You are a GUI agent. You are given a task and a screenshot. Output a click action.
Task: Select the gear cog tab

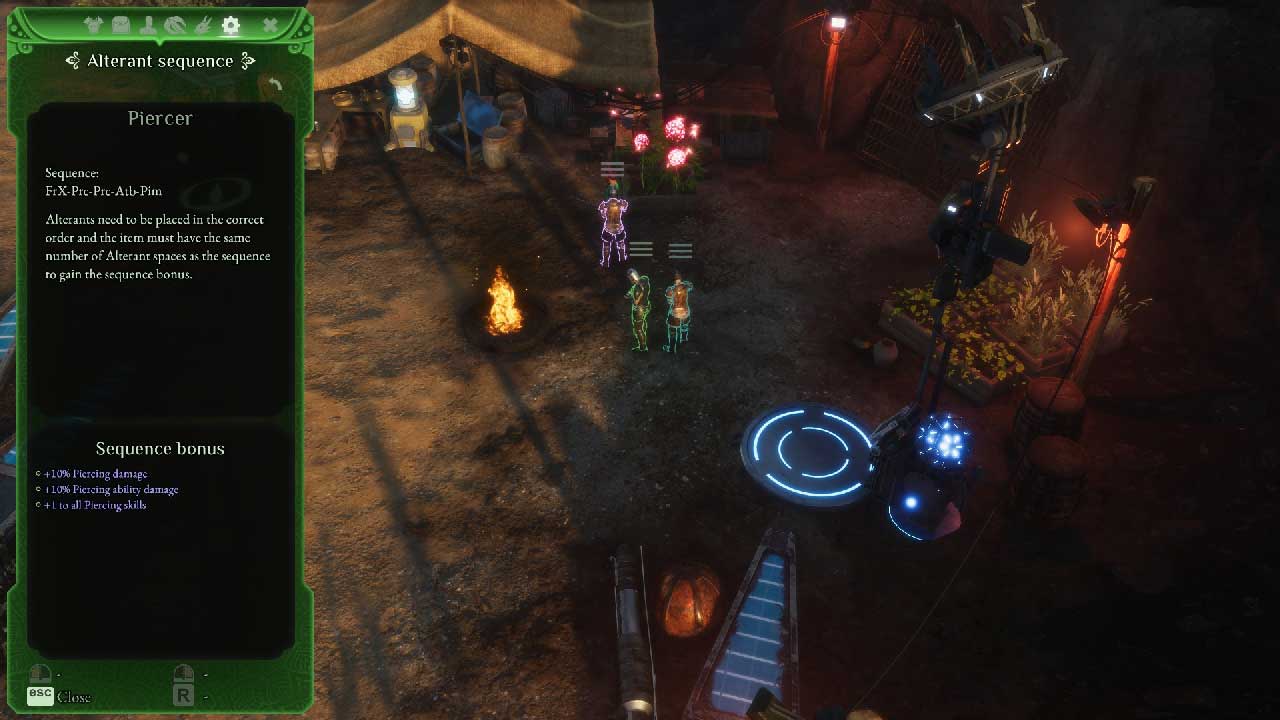click(x=231, y=26)
